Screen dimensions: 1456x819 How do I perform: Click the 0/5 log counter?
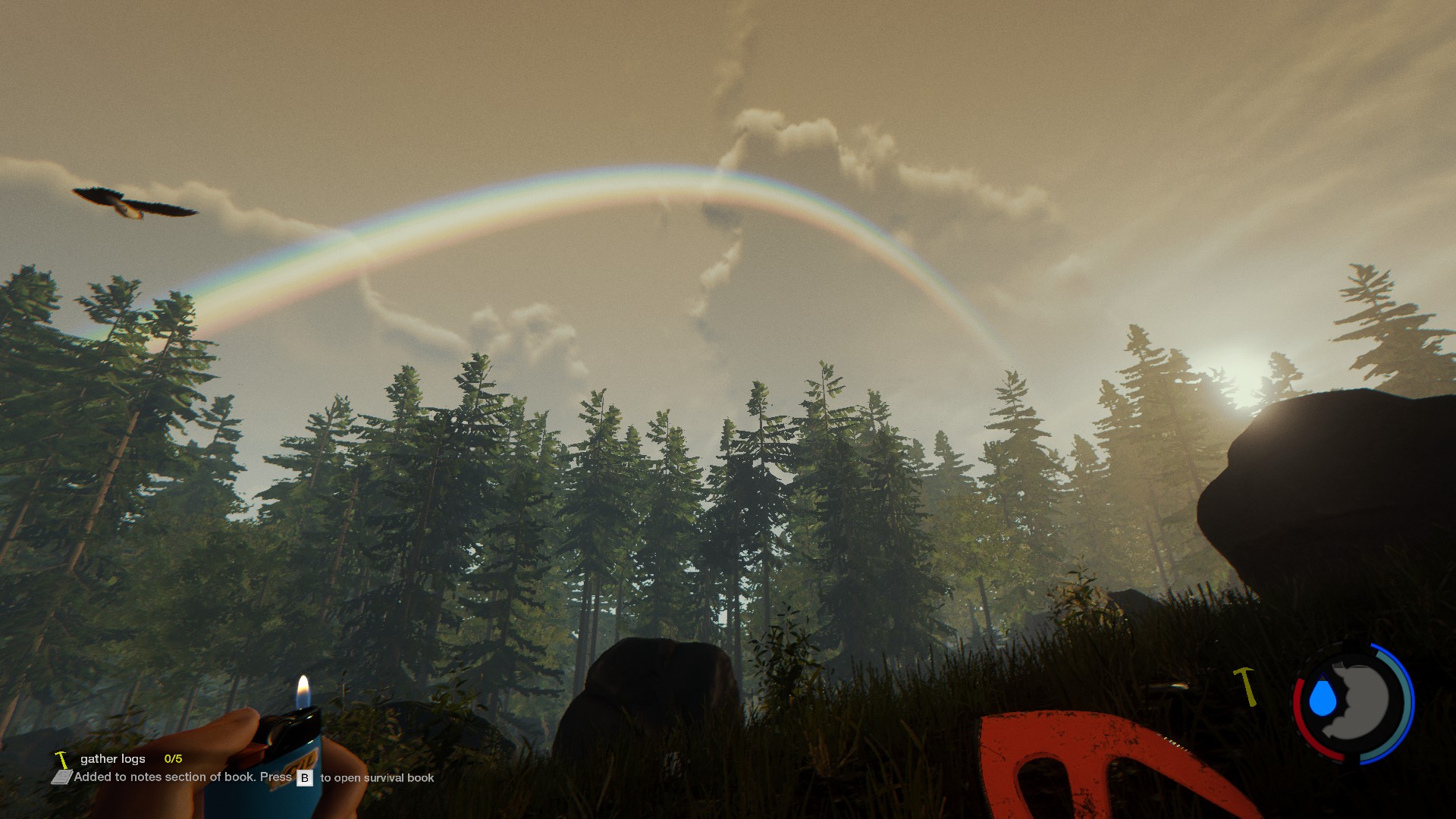pyautogui.click(x=173, y=759)
